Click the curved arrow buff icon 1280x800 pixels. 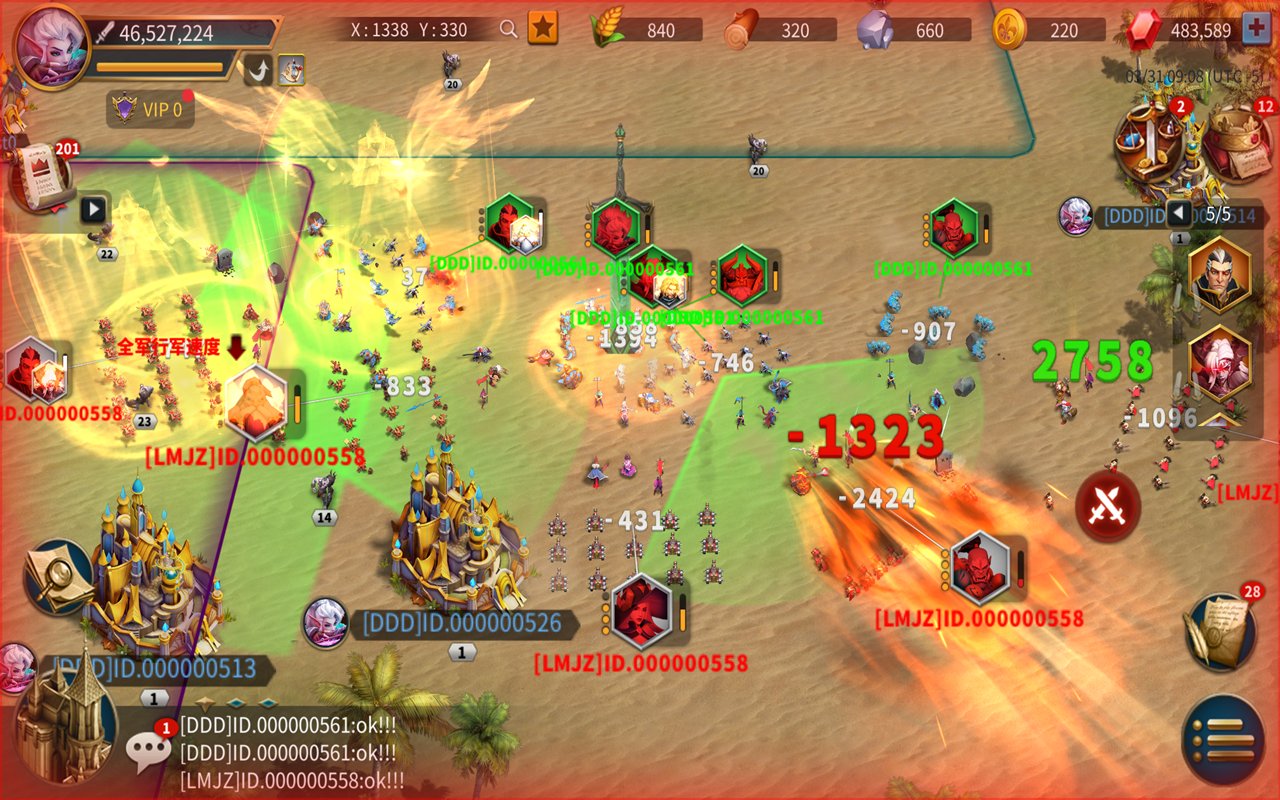coord(258,70)
